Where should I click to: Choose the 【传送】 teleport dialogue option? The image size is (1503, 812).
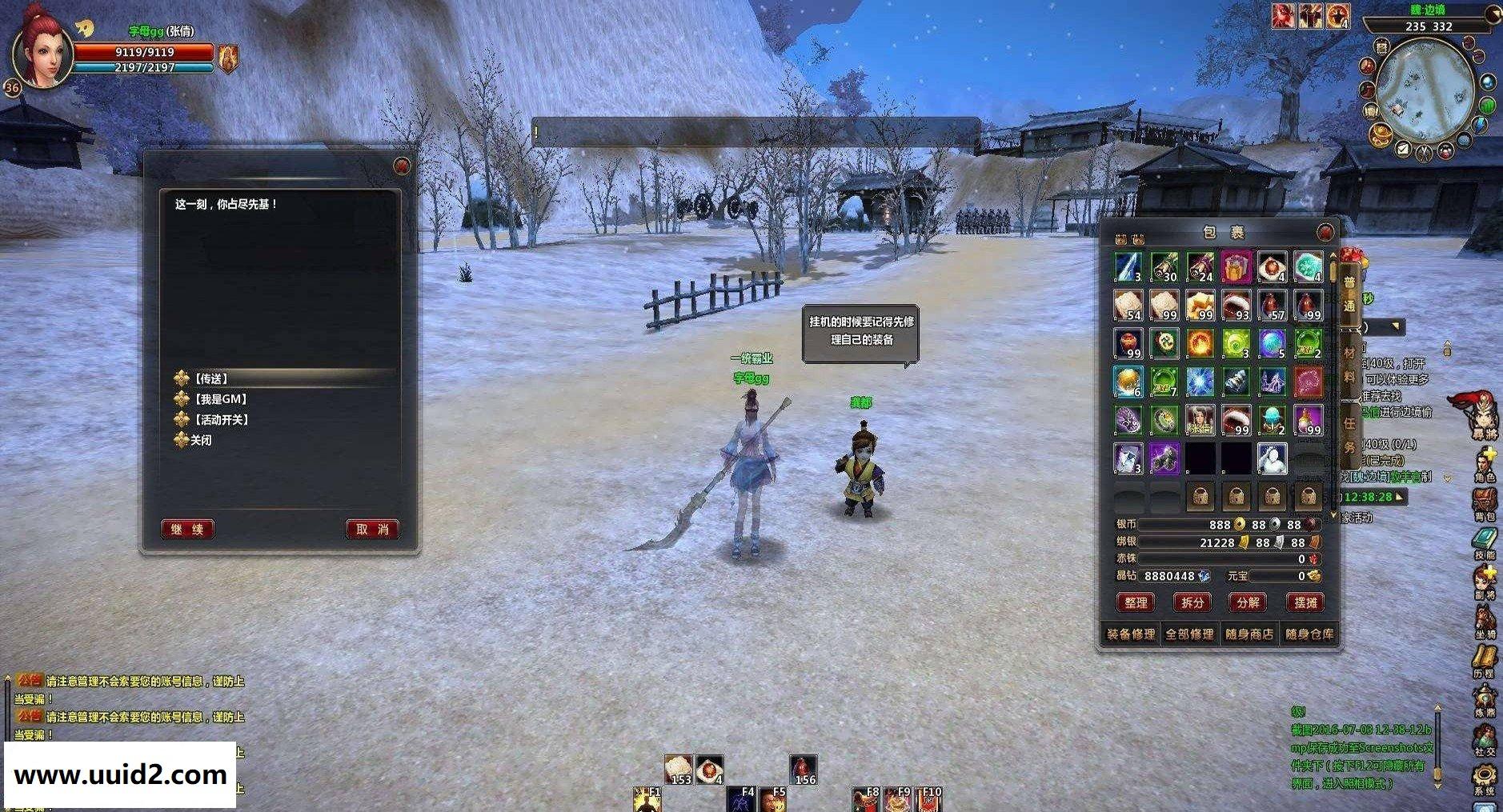[x=212, y=378]
